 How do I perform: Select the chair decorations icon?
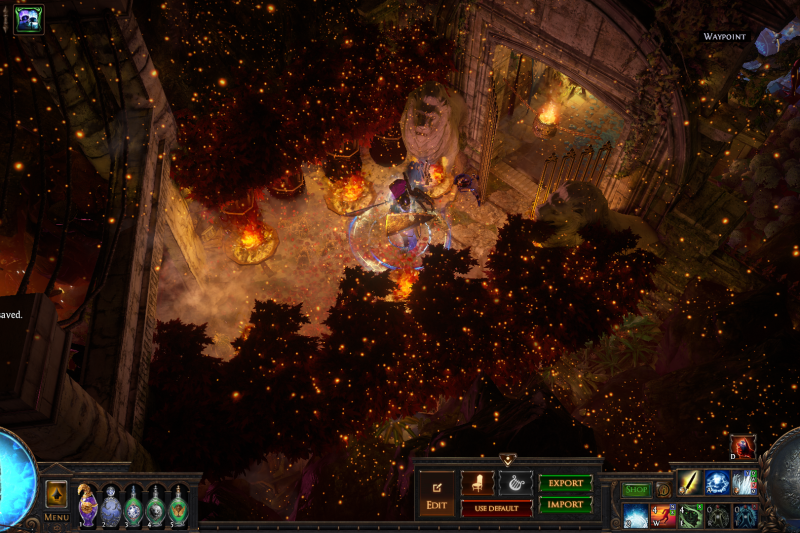(x=478, y=483)
